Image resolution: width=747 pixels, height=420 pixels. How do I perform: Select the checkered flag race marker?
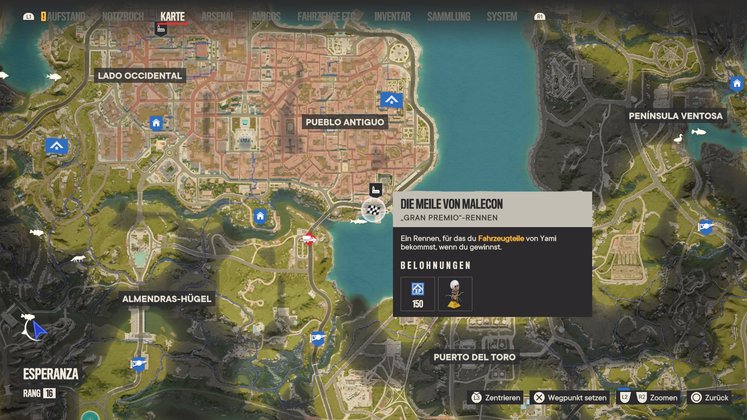pos(373,209)
